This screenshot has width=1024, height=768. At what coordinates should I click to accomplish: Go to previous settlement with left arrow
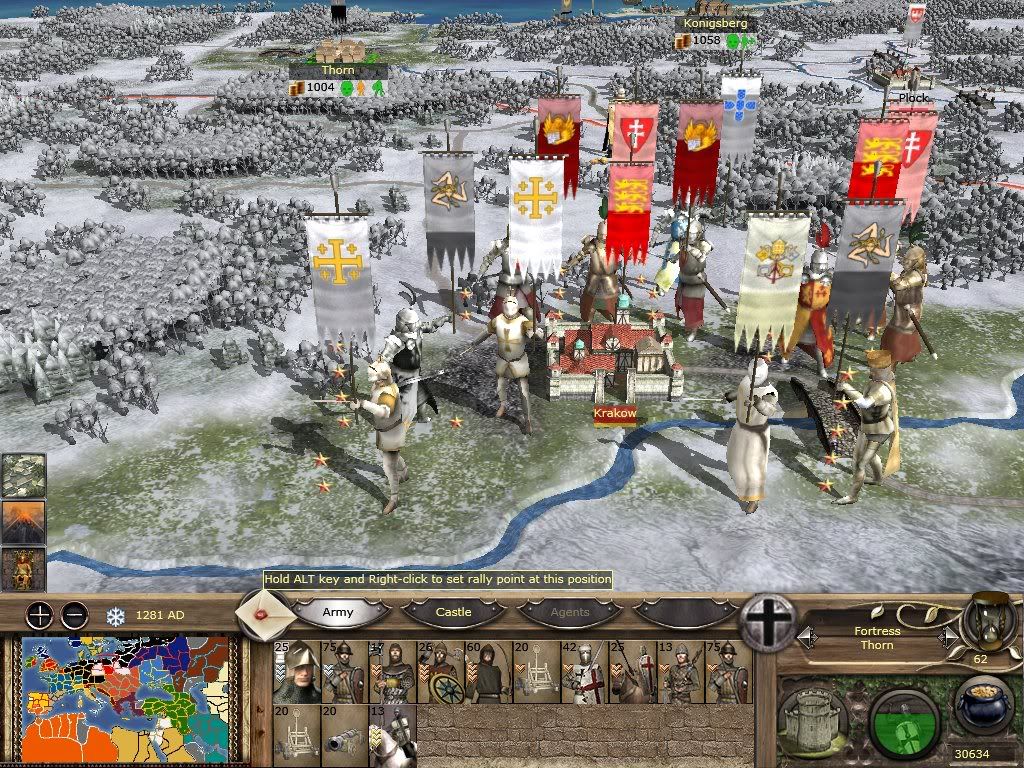[806, 636]
